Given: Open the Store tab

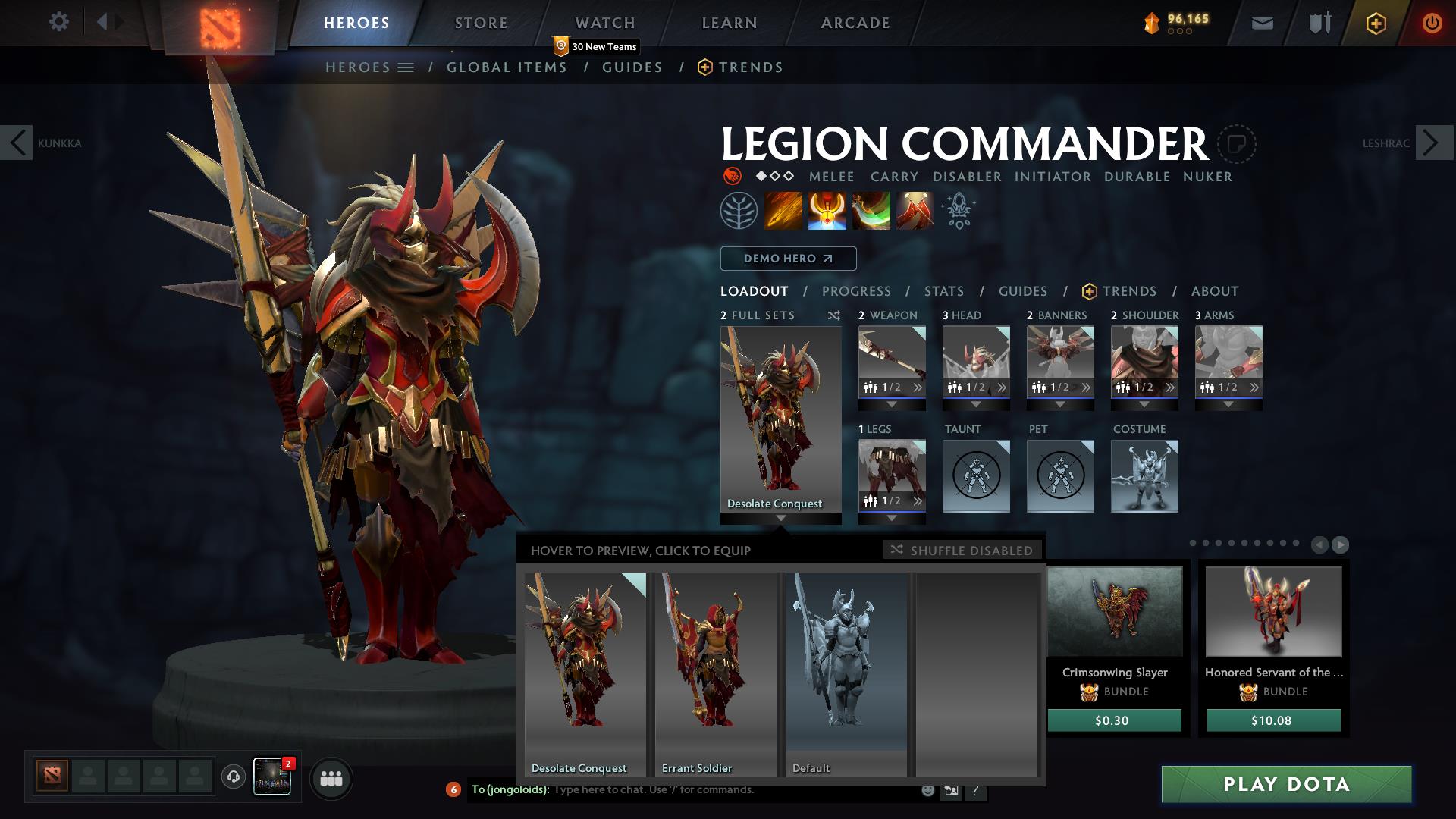Looking at the screenshot, I should (481, 23).
